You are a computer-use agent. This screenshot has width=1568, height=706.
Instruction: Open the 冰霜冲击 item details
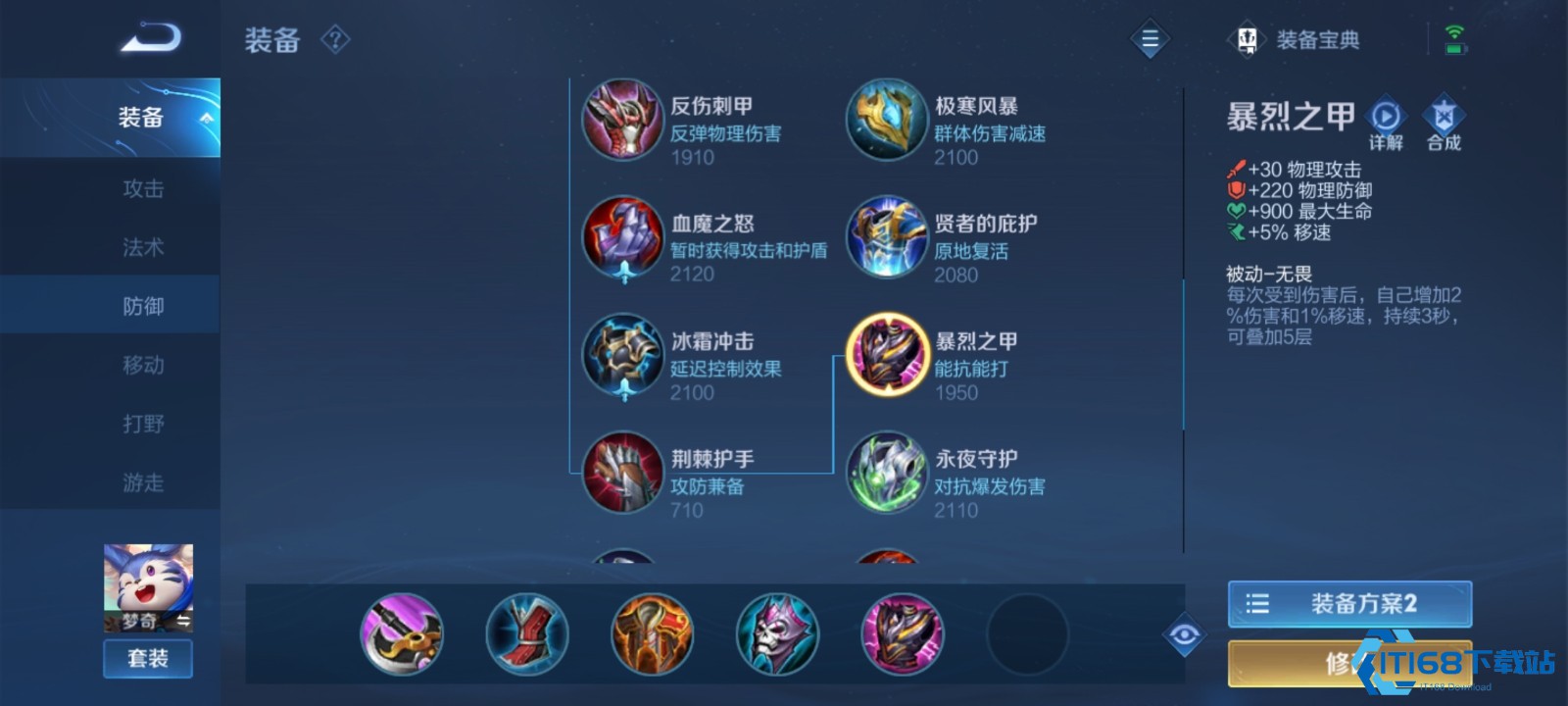pos(621,356)
